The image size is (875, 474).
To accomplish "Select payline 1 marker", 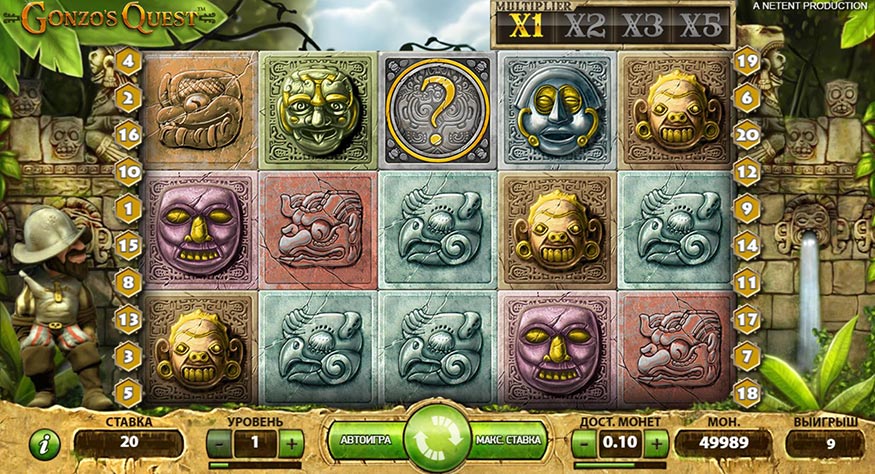I will [x=128, y=208].
